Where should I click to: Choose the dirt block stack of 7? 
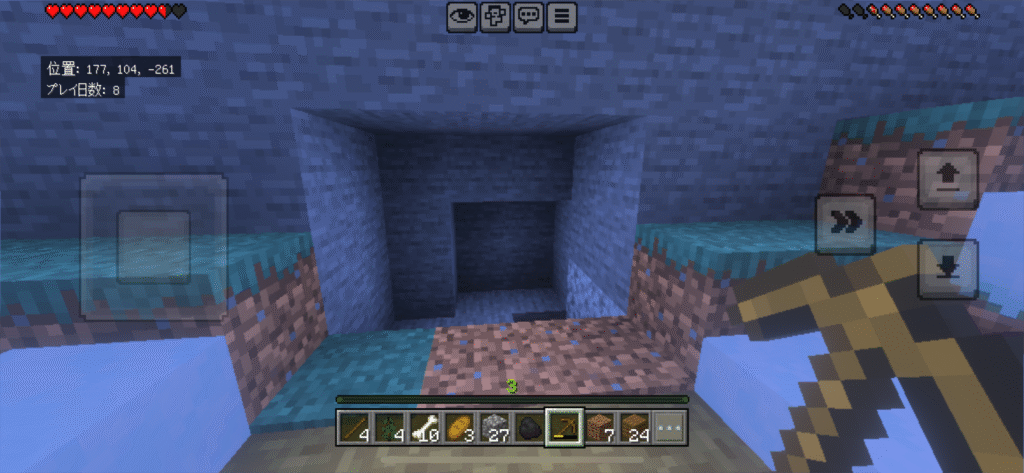601,427
